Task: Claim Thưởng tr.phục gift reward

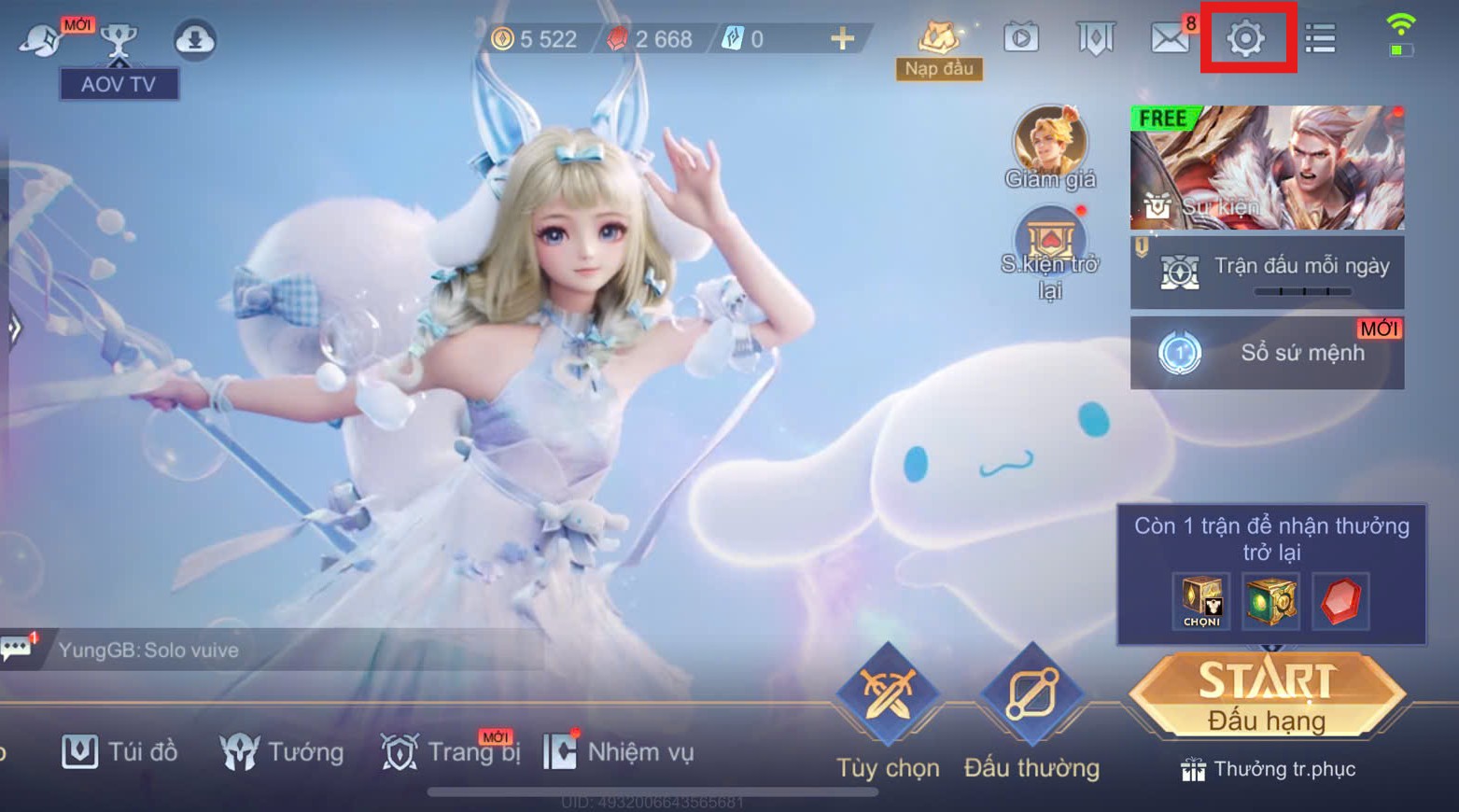Action: tap(1267, 769)
